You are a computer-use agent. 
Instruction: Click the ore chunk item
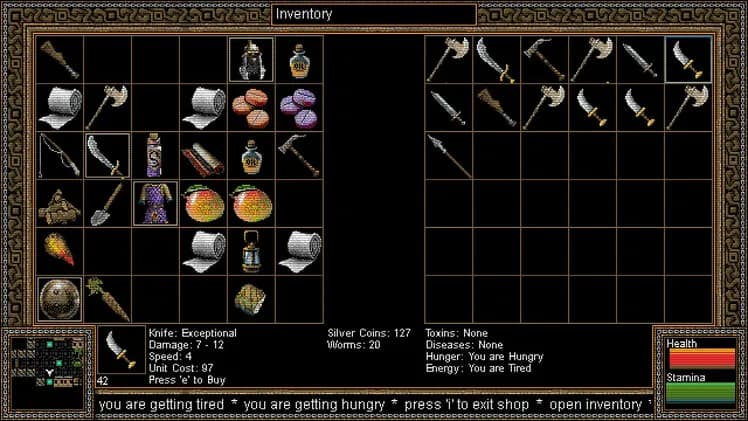(251, 299)
